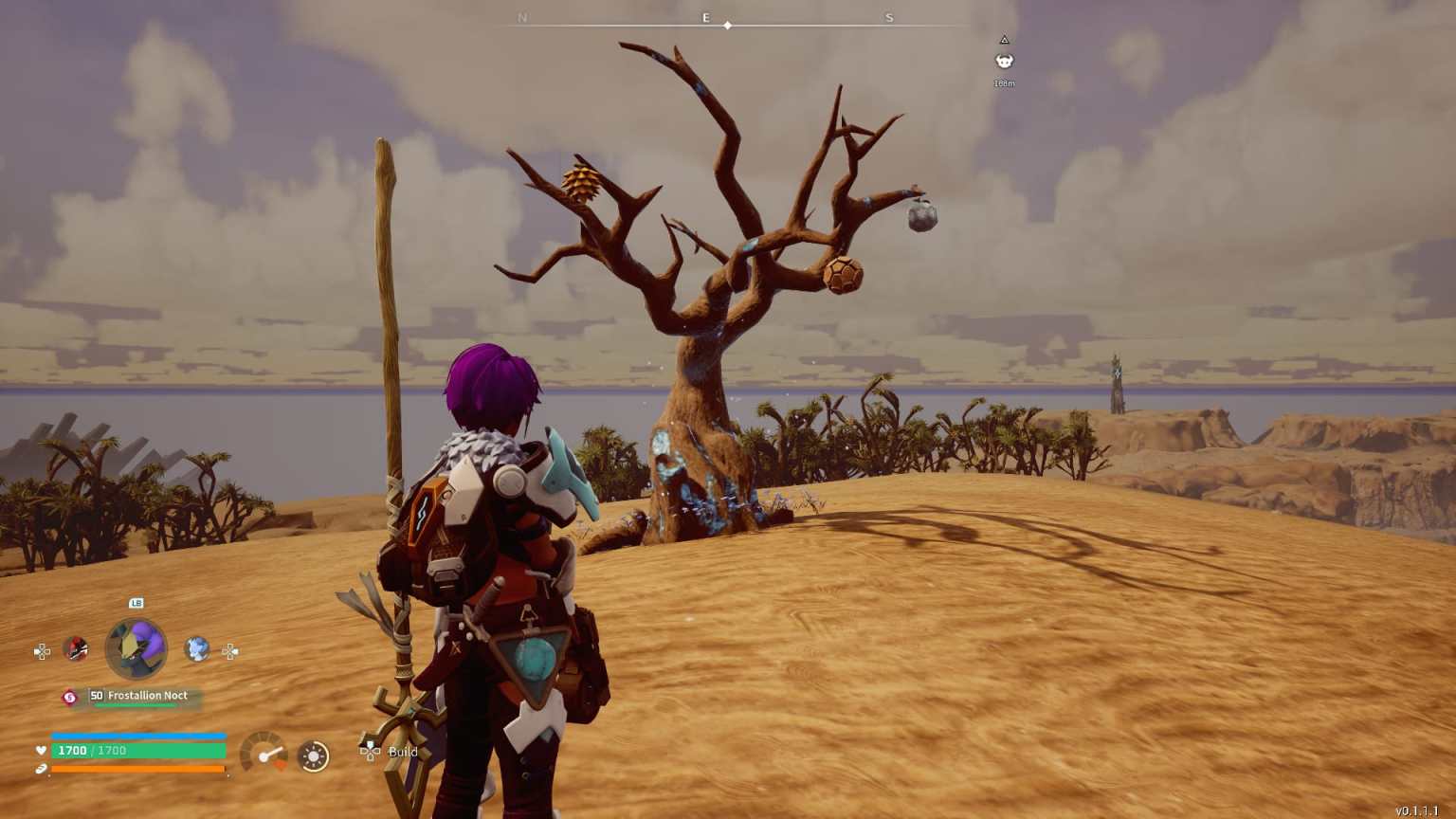Viewport: 1456px width, 819px height.
Task: Expand the level 50 badge beside pal name
Action: (x=96, y=696)
